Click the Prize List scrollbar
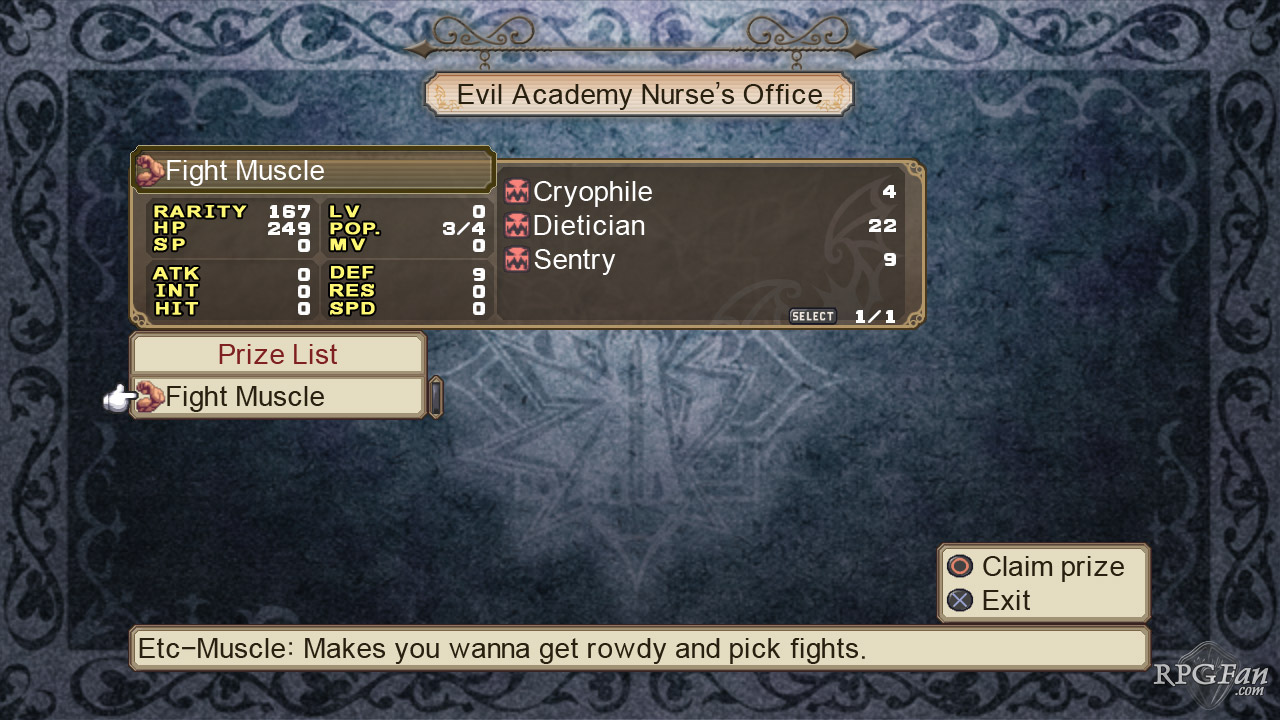Viewport: 1280px width, 720px height. click(x=436, y=397)
